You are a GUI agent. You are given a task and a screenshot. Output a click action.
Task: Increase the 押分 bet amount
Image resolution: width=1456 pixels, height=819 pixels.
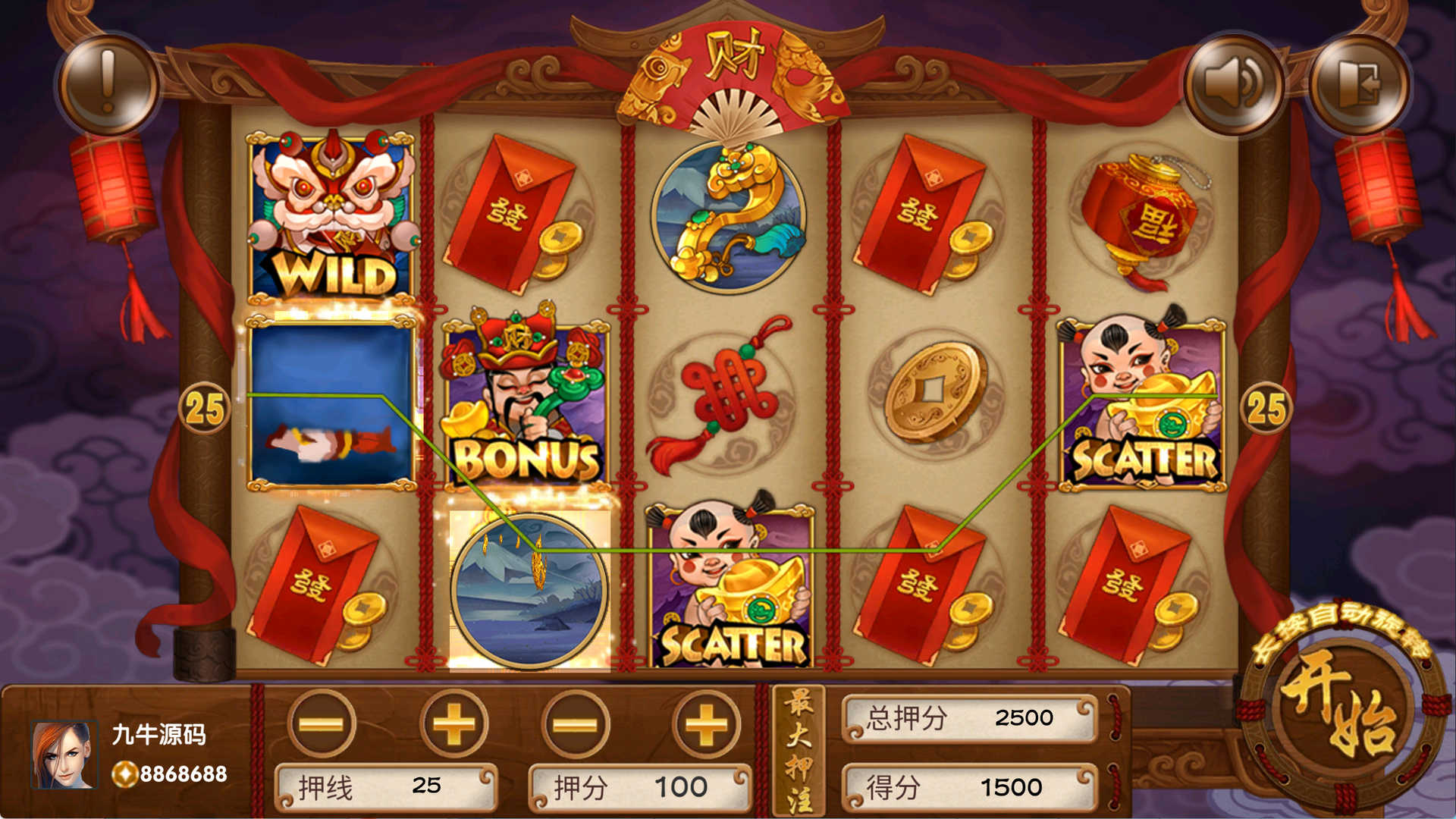(706, 724)
